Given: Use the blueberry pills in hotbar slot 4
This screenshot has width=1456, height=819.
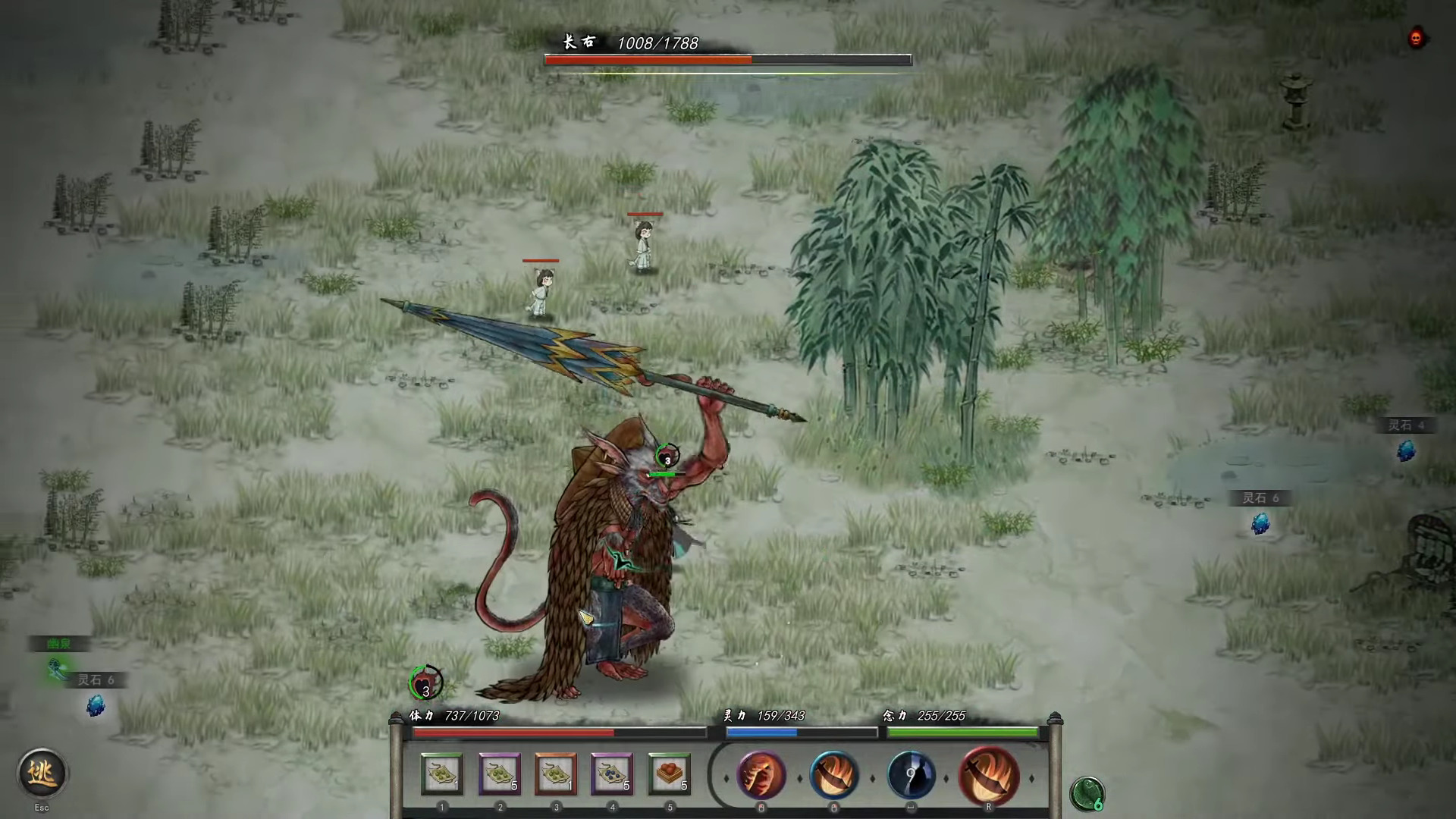Looking at the screenshot, I should [612, 774].
